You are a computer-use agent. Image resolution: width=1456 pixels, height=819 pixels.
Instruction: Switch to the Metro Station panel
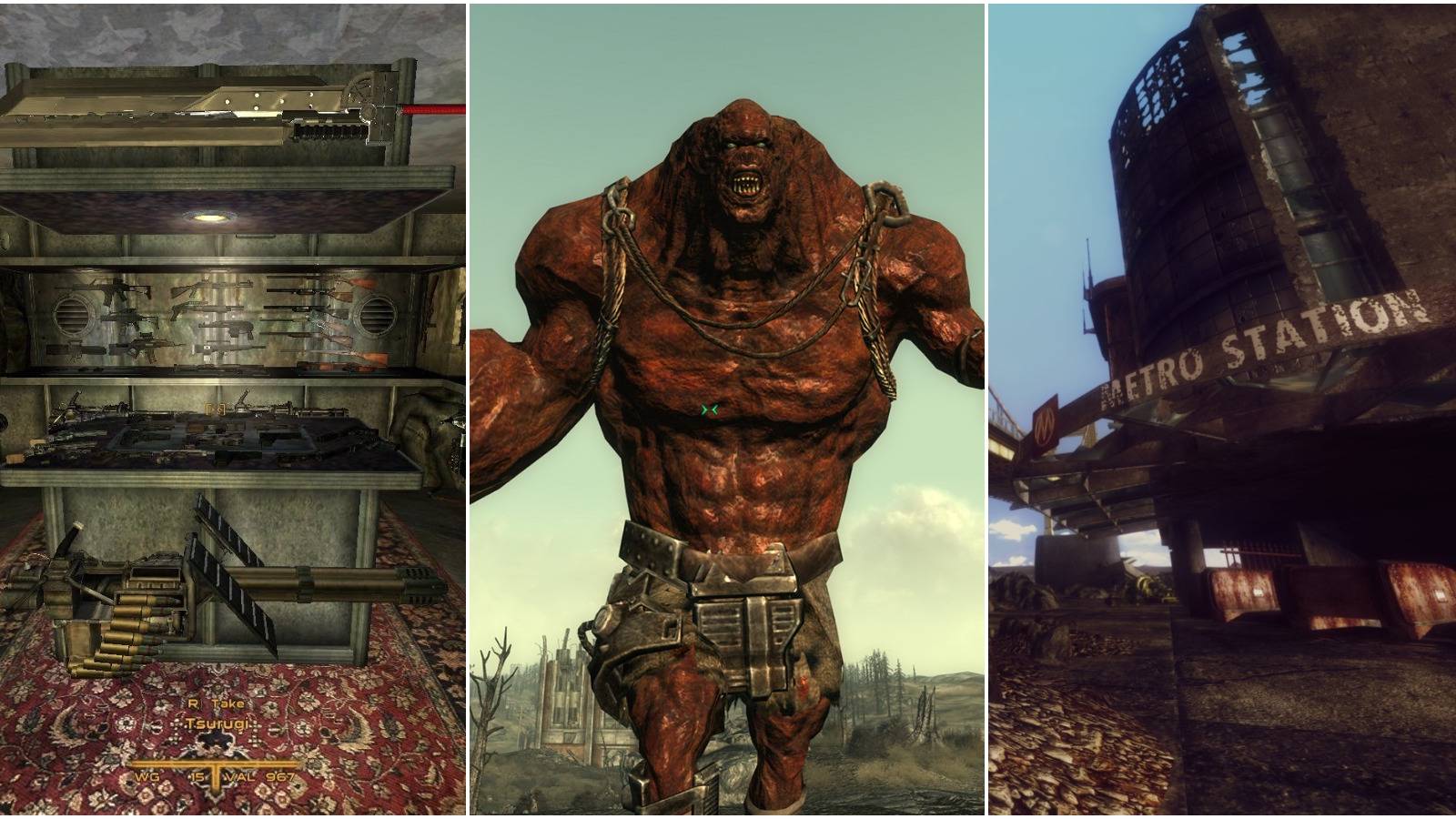tap(1219, 409)
